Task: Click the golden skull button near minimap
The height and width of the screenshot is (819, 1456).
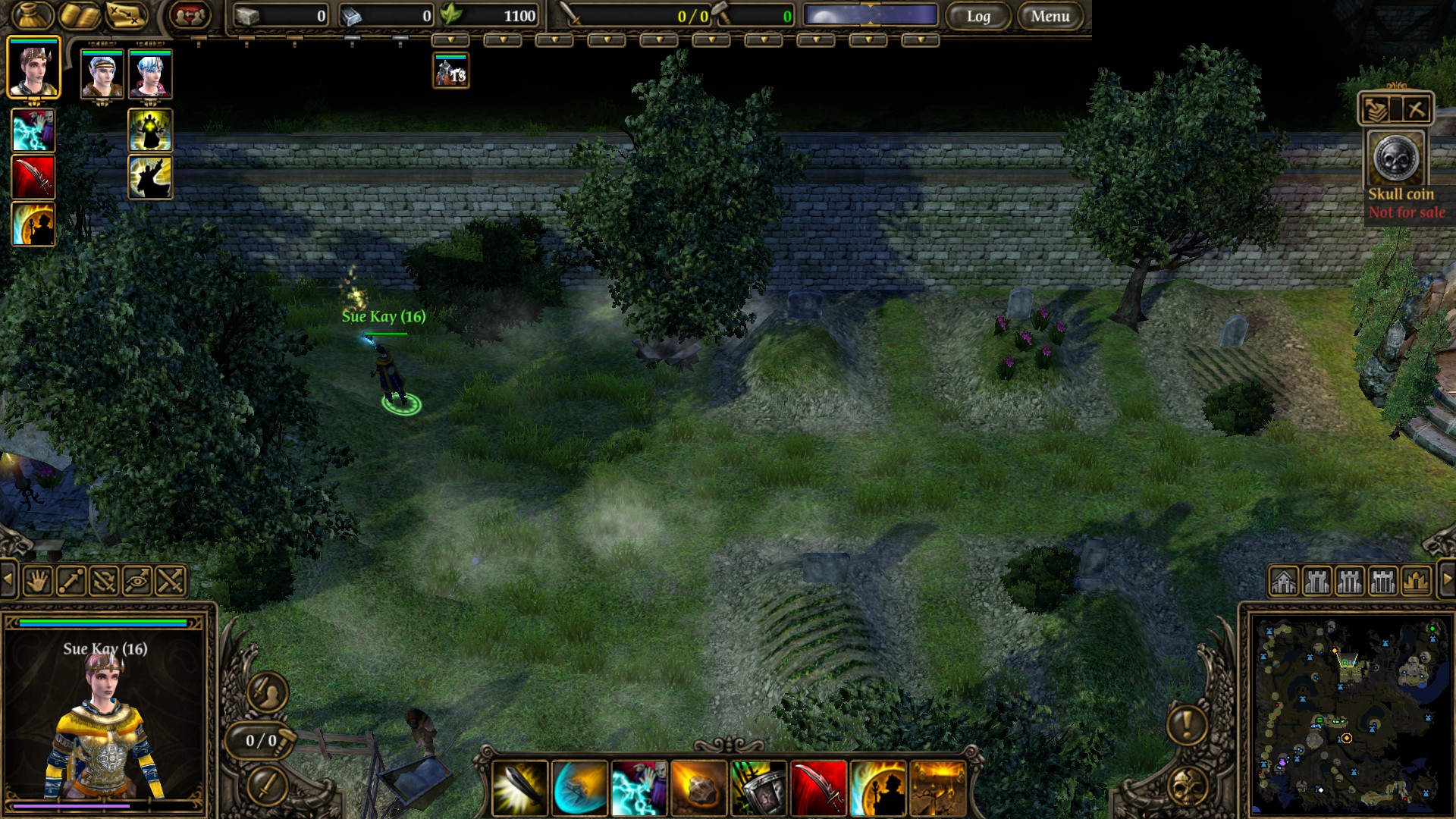Action: click(1187, 786)
